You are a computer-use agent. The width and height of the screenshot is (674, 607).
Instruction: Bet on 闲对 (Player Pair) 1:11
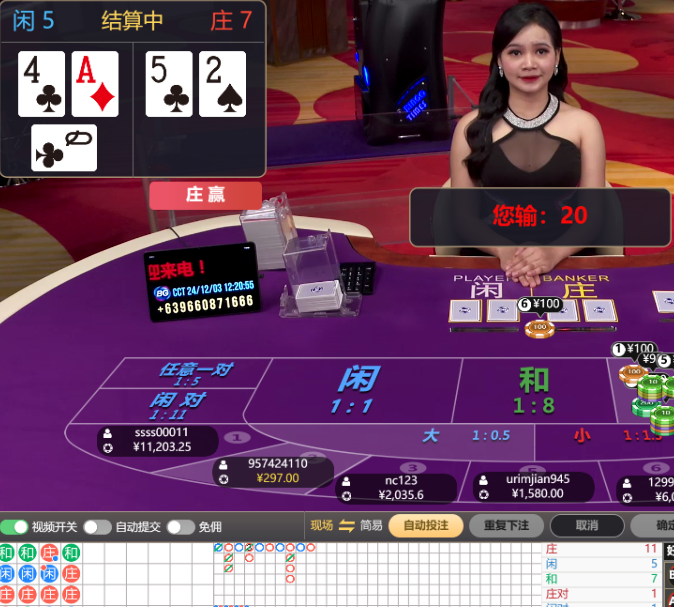pos(177,405)
